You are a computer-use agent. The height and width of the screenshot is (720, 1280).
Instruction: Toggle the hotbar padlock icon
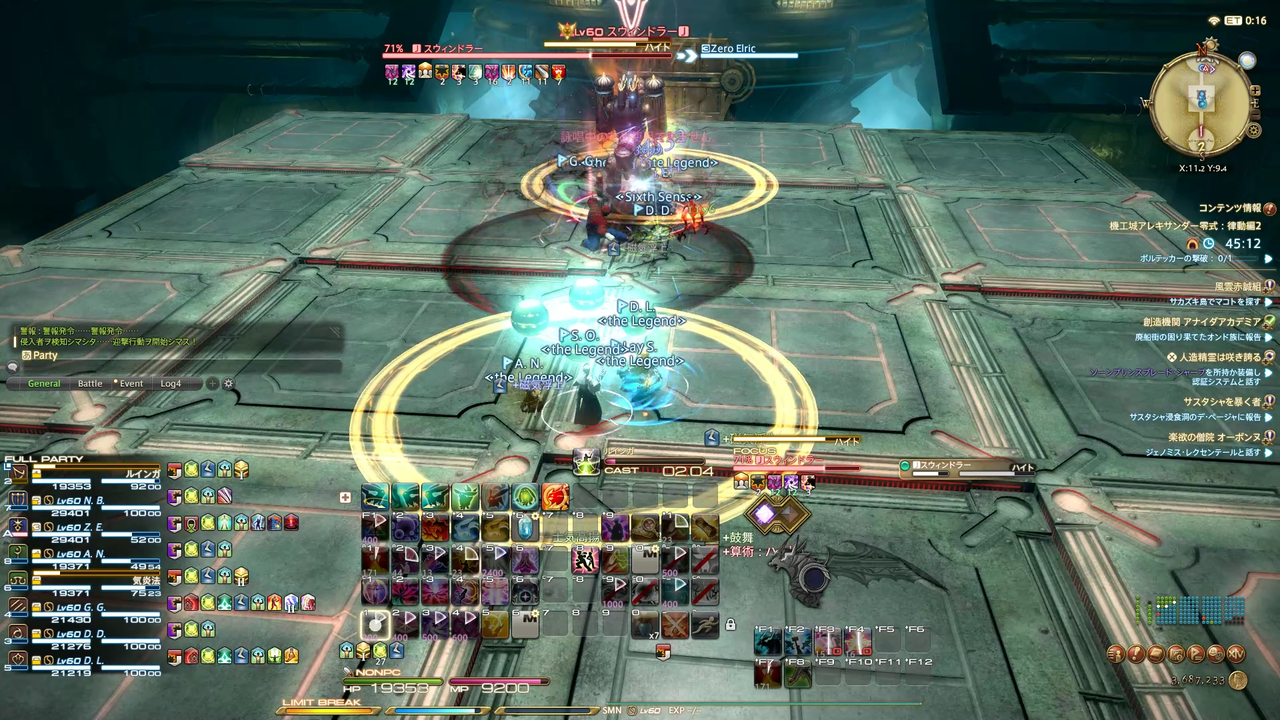[731, 625]
